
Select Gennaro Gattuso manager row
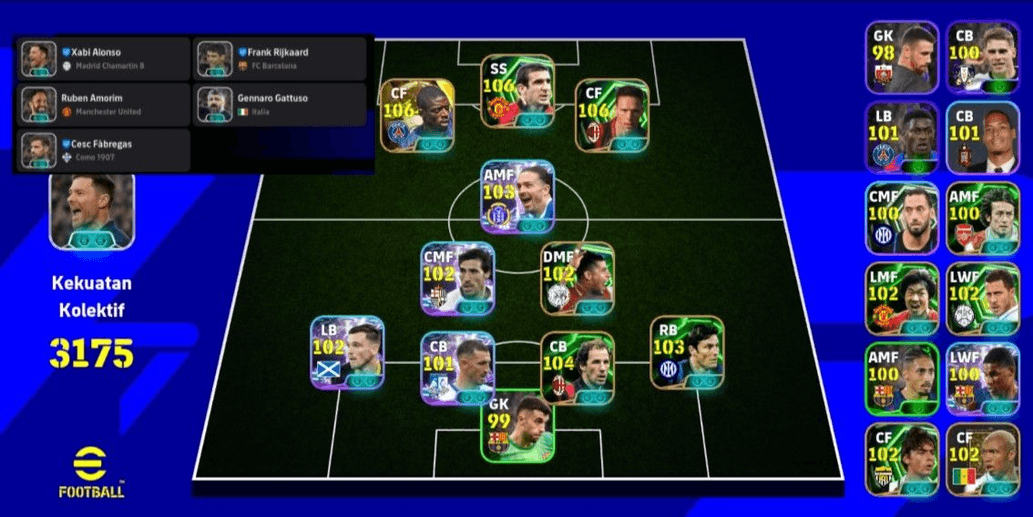(x=280, y=104)
